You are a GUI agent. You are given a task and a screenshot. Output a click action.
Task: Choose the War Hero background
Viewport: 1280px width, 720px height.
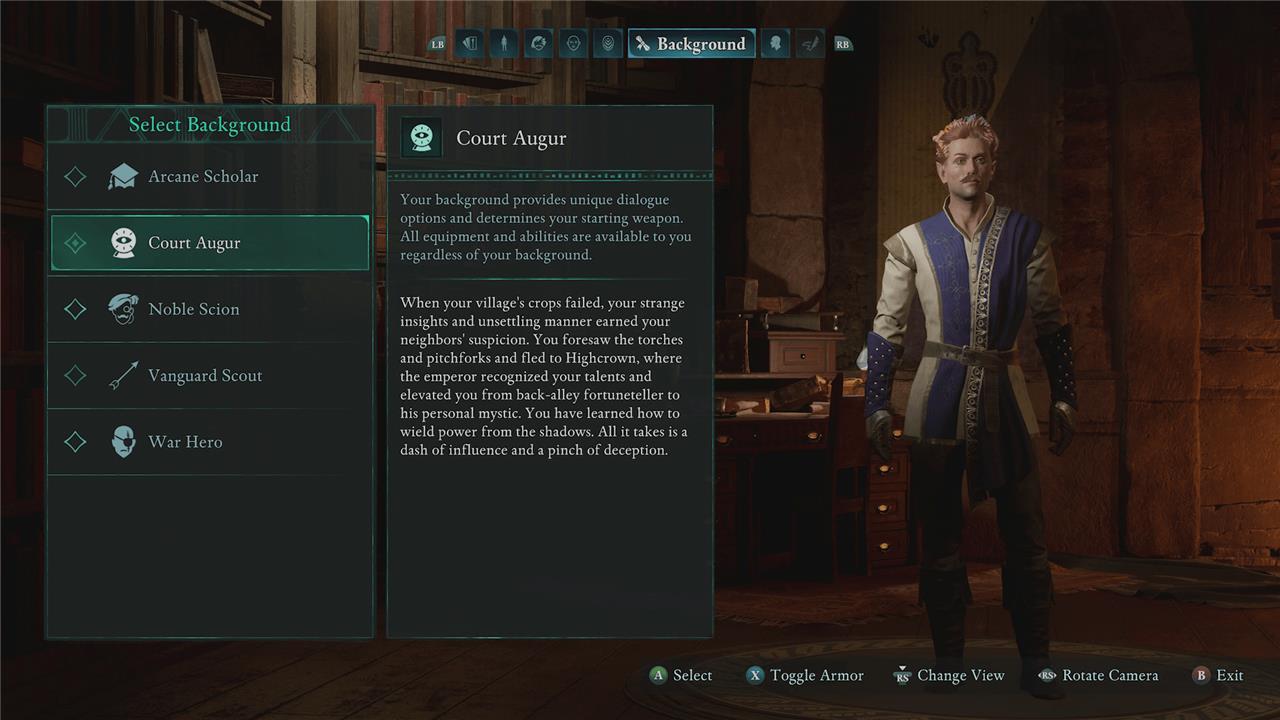tap(185, 442)
